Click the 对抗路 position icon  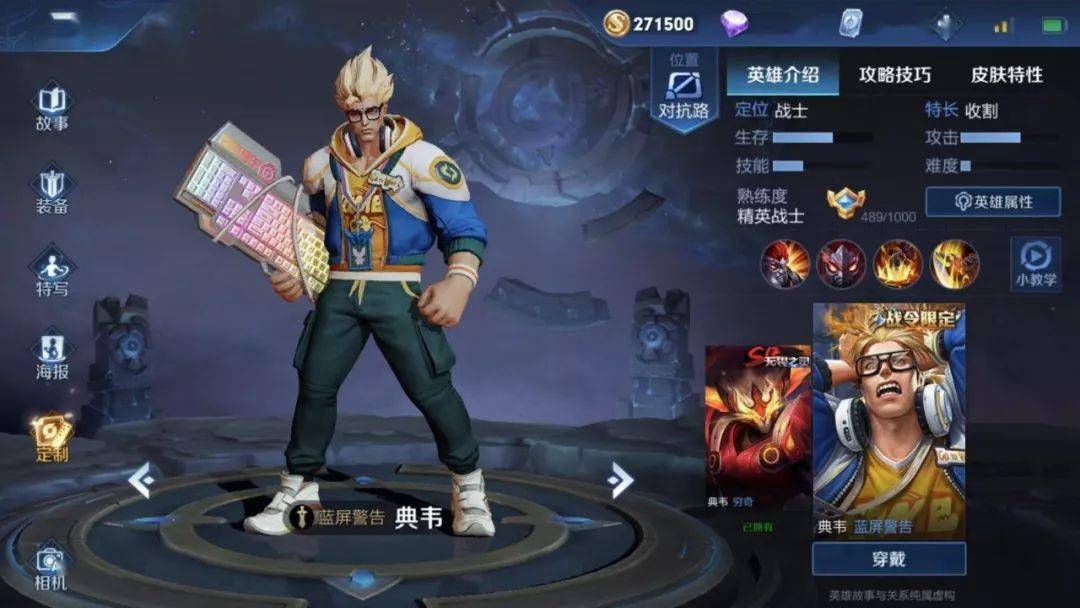click(684, 93)
